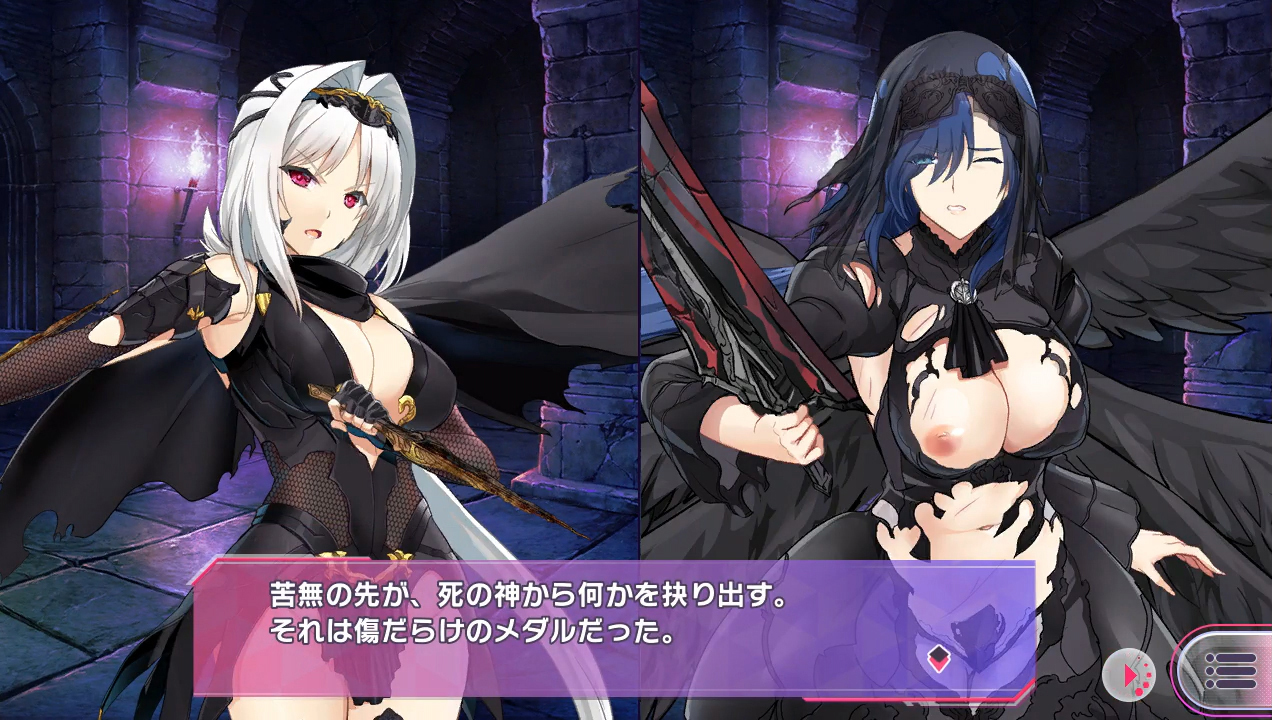Click the dialogue text box to continue

tap(560, 625)
